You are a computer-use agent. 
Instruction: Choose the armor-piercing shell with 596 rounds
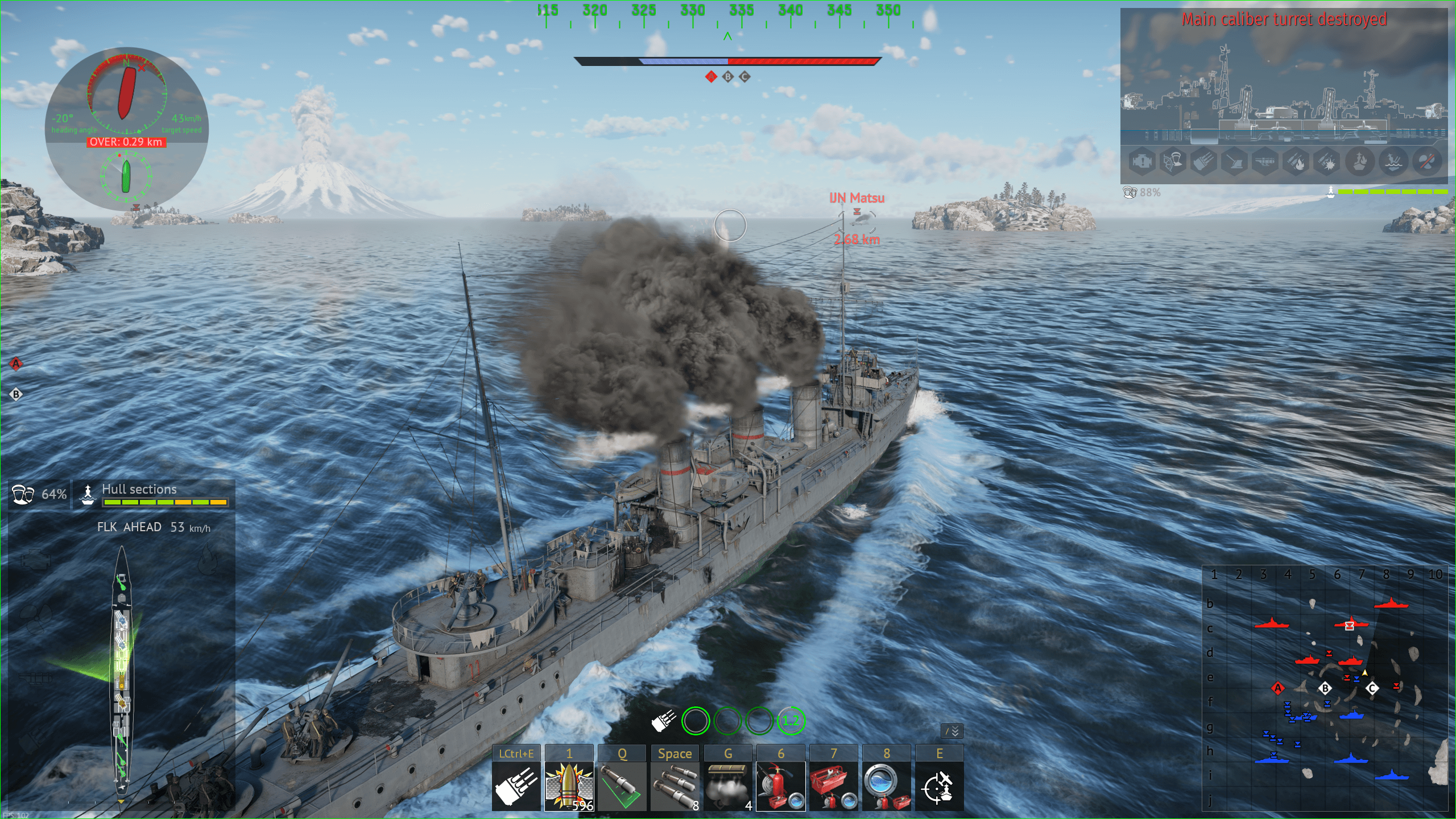(569, 786)
